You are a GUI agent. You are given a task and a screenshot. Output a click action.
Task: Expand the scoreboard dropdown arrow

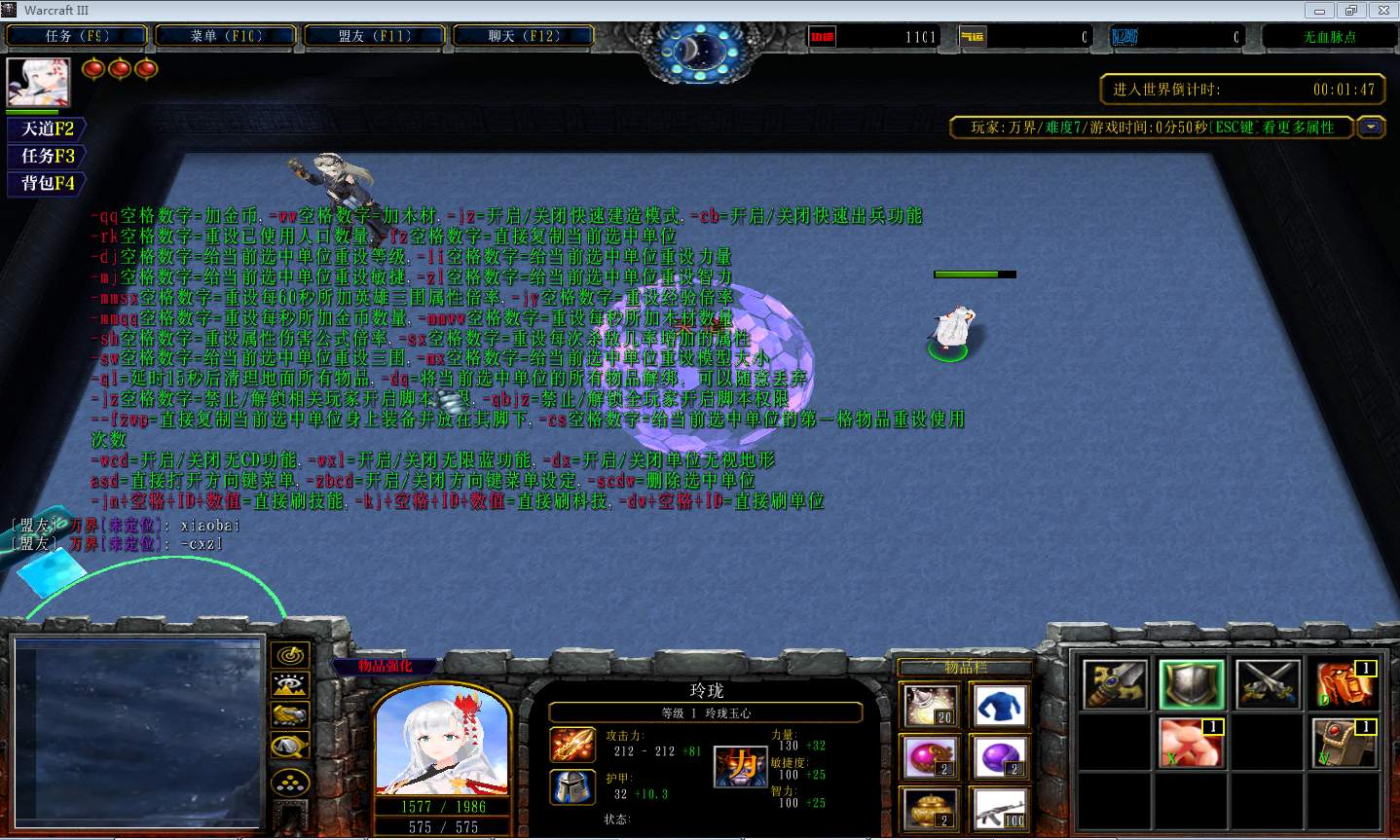click(1371, 128)
